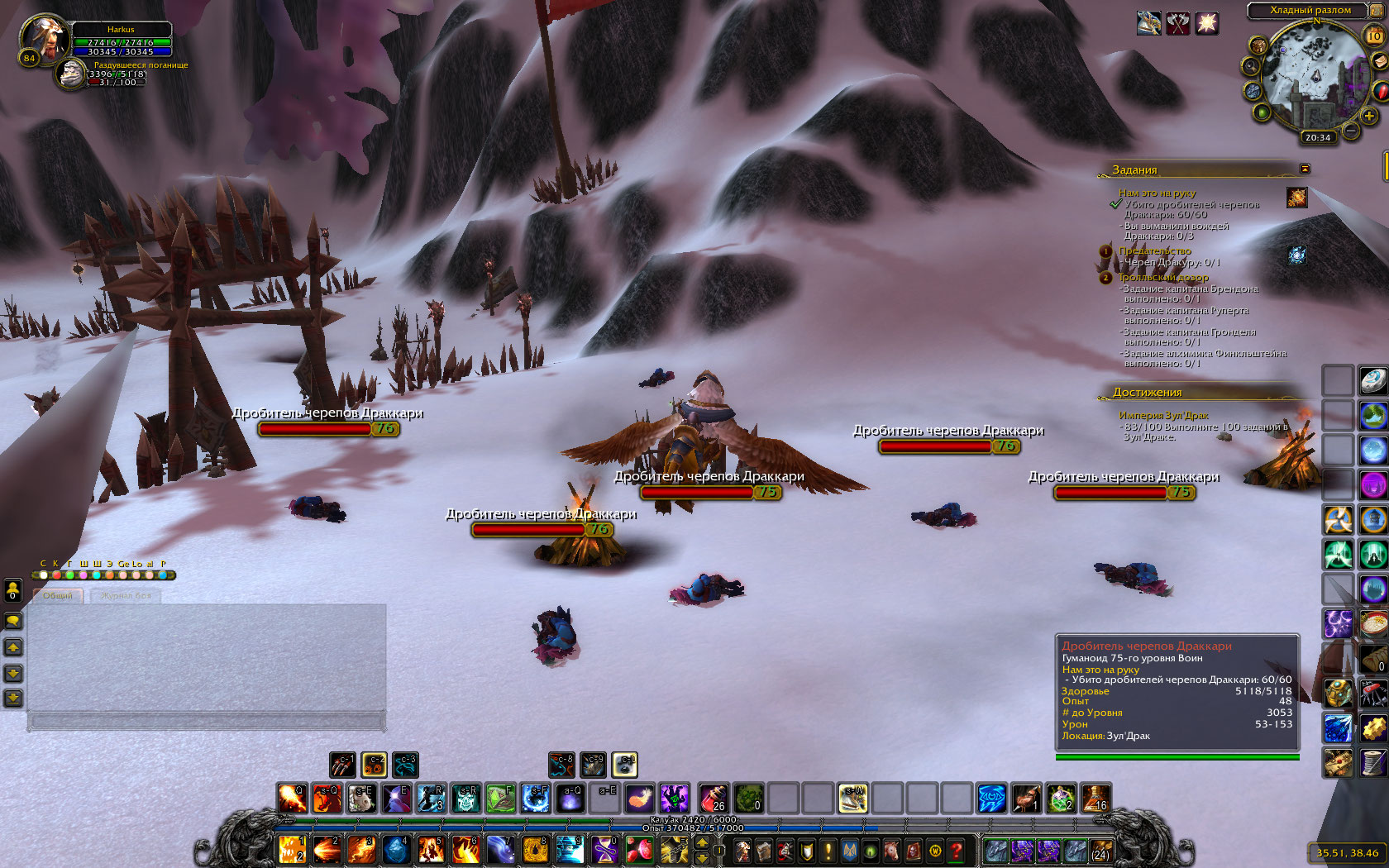Collapse the Задания quest tracker
The width and height of the screenshot is (1389, 868).
(1305, 169)
